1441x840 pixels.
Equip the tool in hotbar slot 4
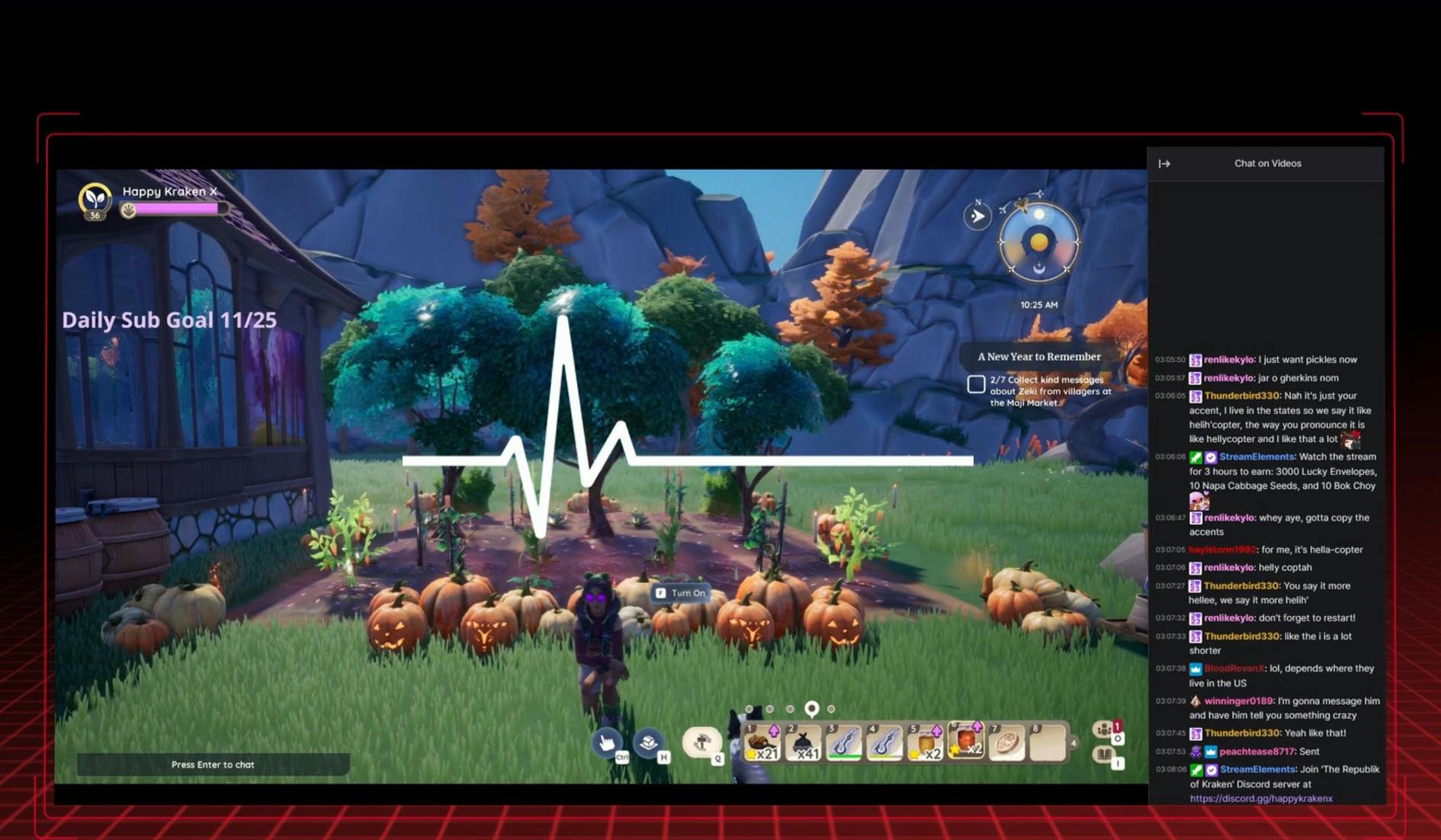pos(884,742)
